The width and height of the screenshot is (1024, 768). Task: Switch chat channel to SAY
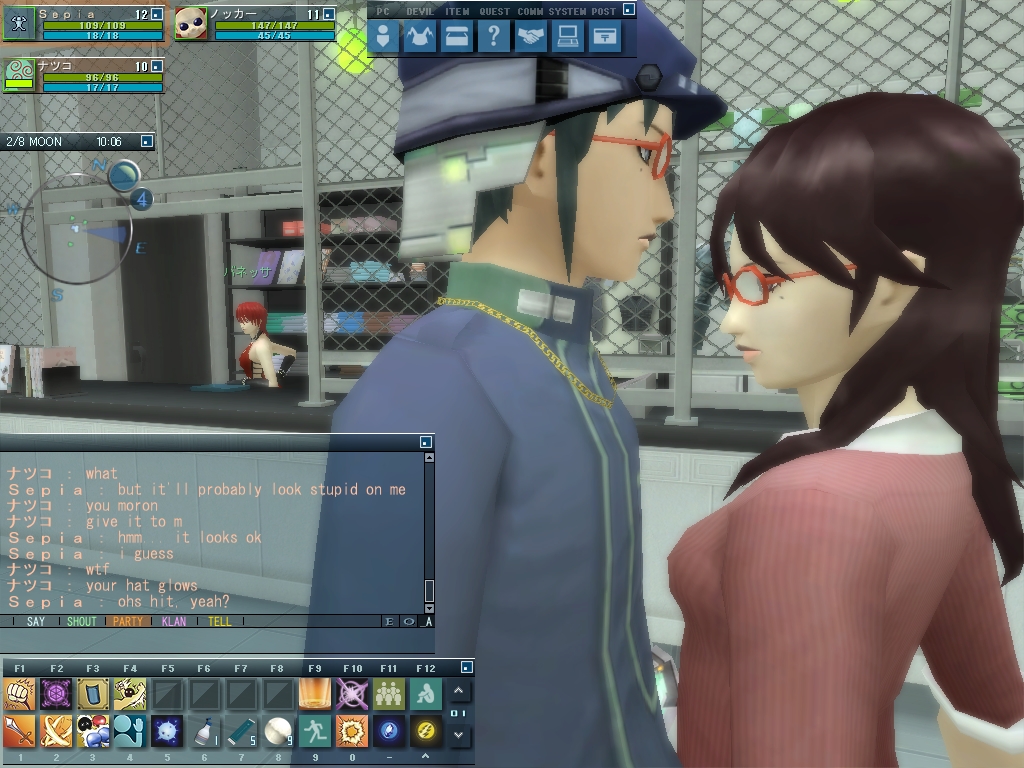pyautogui.click(x=36, y=621)
